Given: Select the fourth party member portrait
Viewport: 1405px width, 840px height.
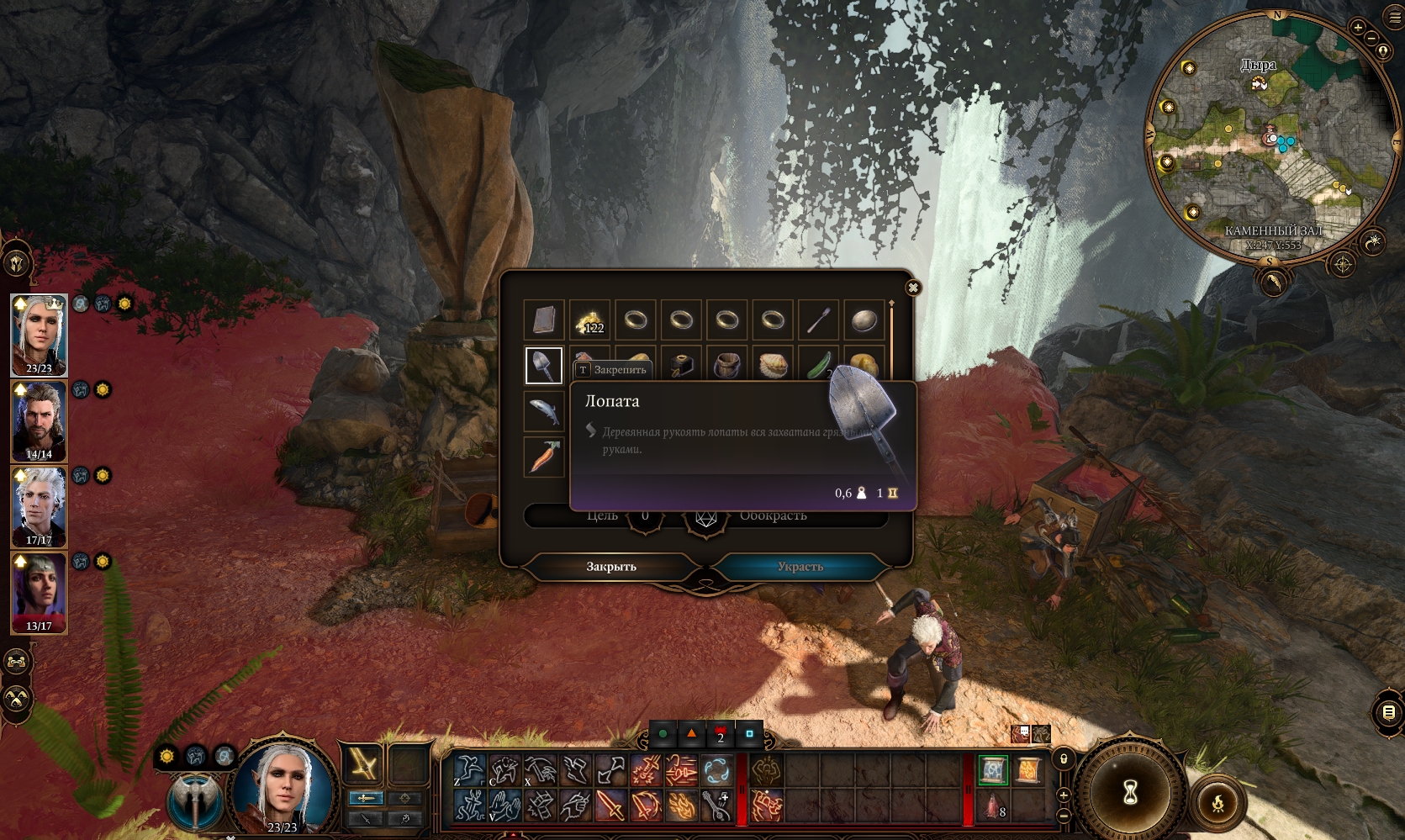Looking at the screenshot, I should pyautogui.click(x=39, y=592).
